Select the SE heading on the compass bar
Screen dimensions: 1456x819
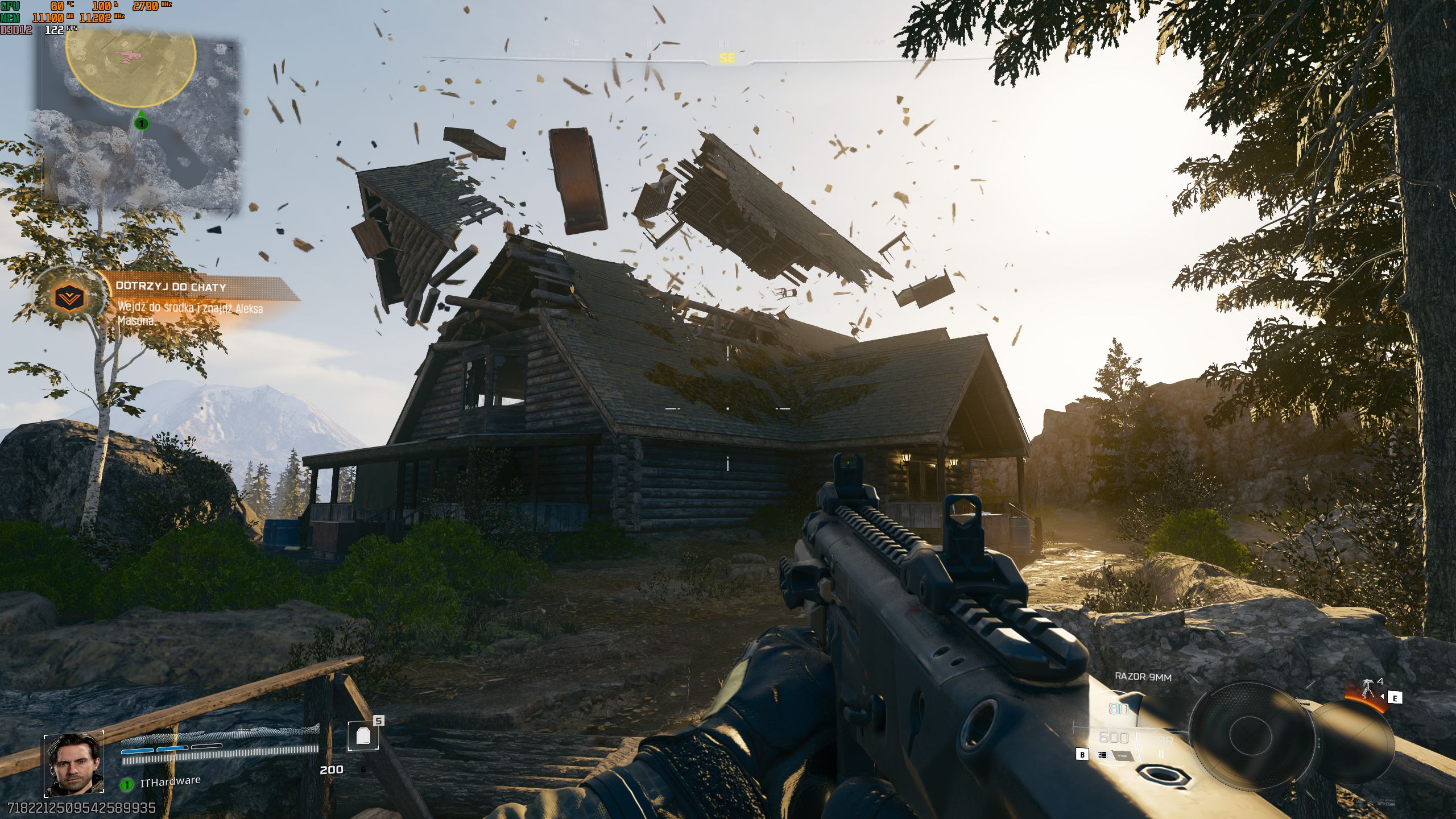click(726, 57)
